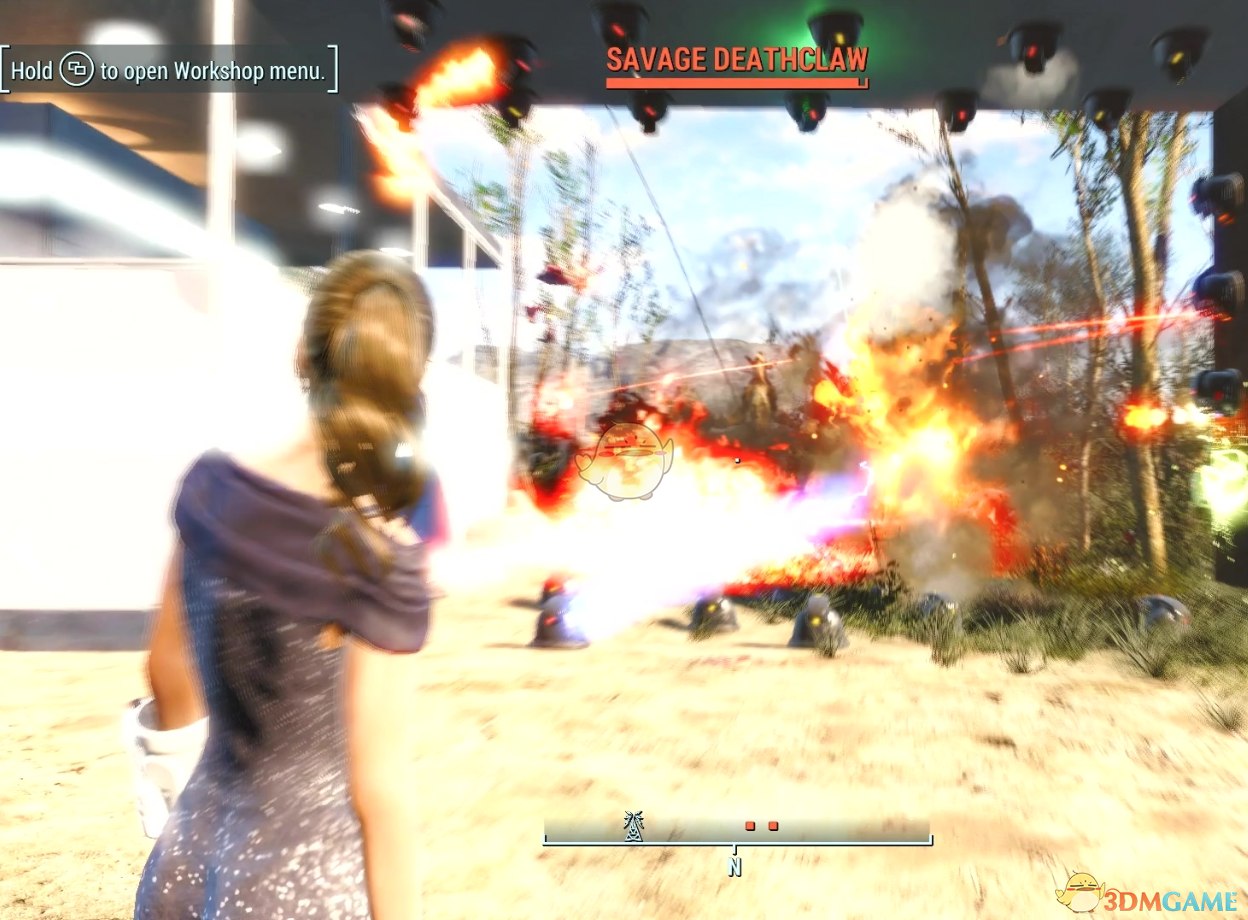Click the 3DMGAME watermark logo
Image resolution: width=1248 pixels, height=920 pixels.
(x=1150, y=893)
